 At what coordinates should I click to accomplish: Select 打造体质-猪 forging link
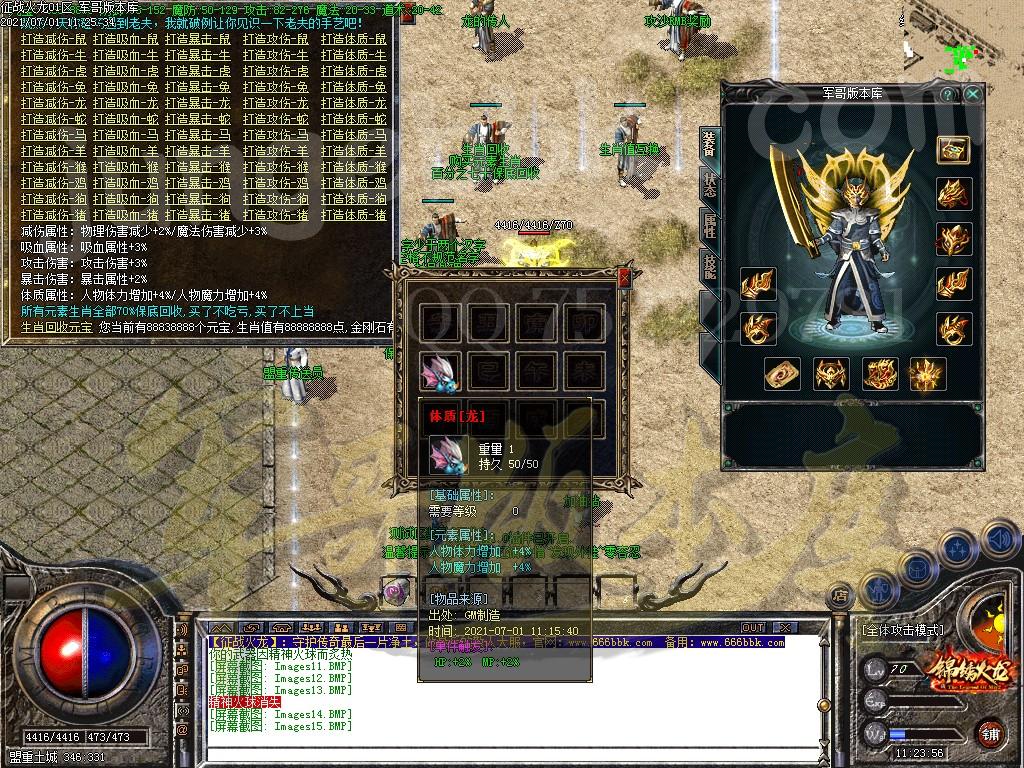(x=353, y=215)
